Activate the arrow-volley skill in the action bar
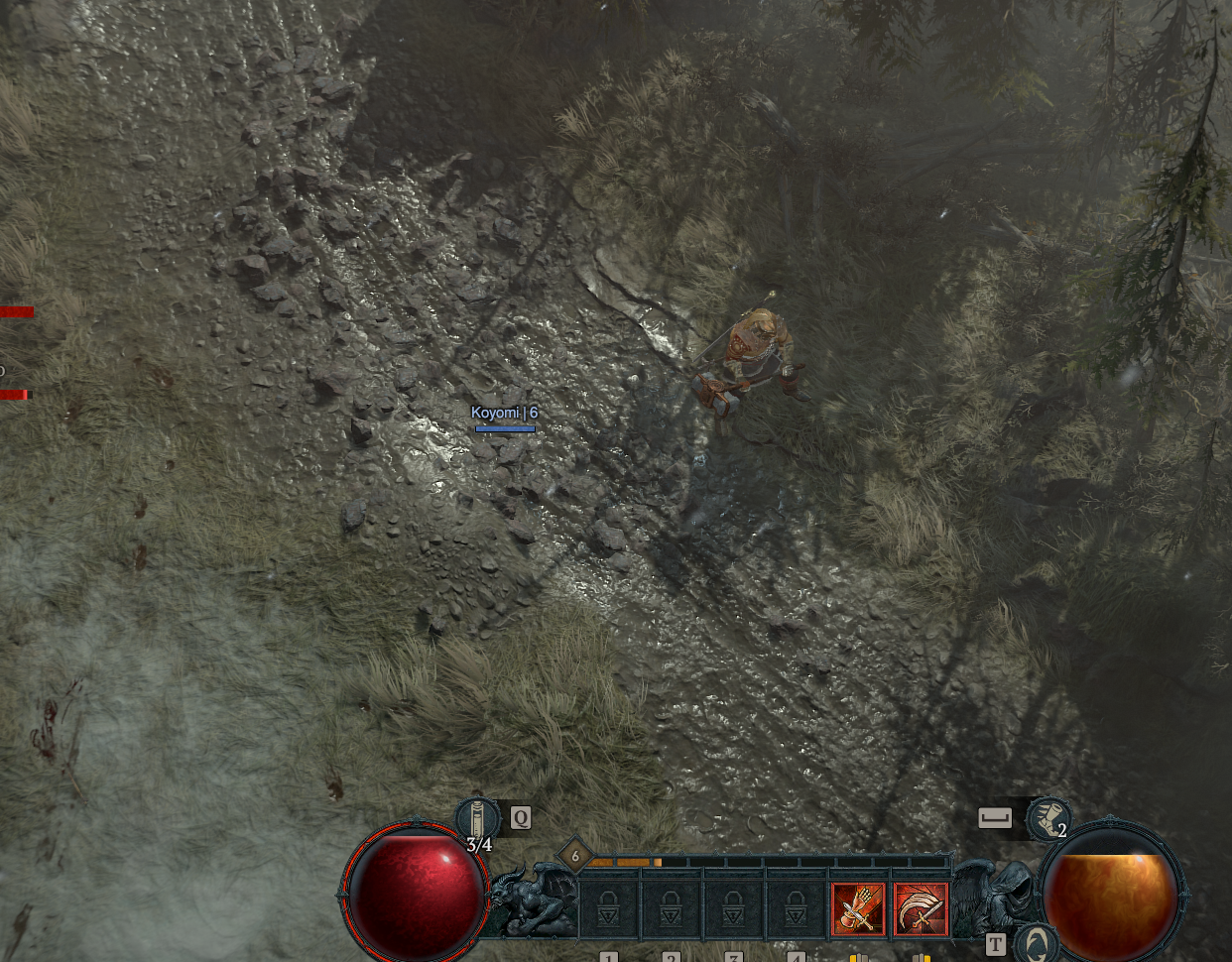 [858, 909]
